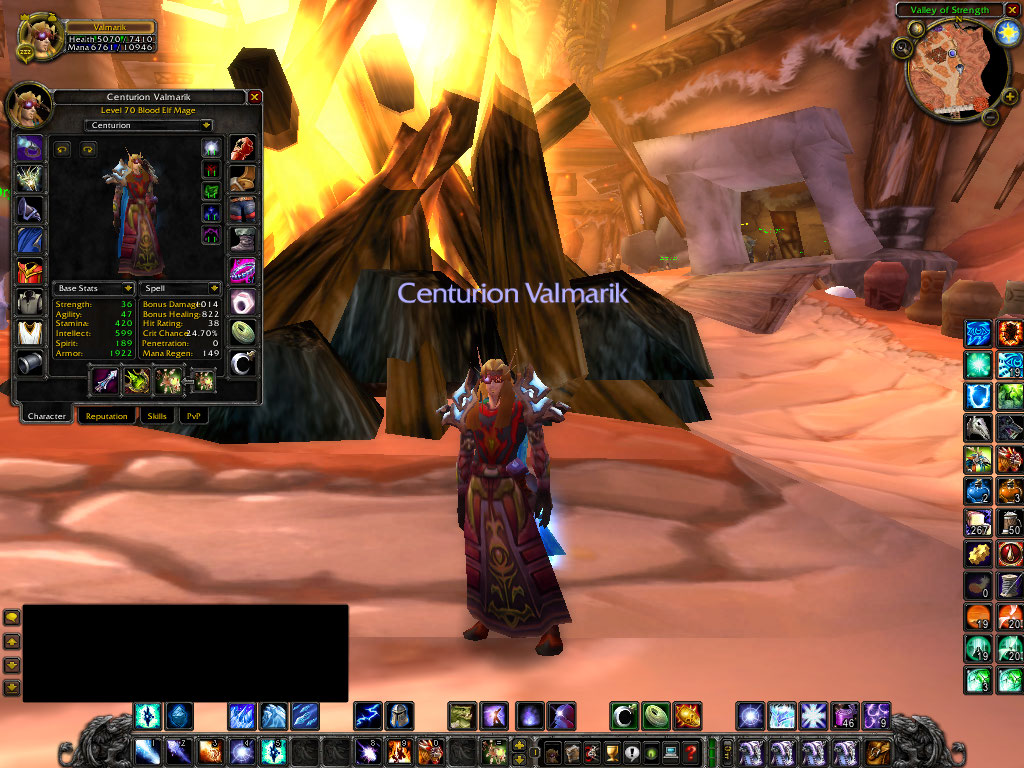Viewport: 1024px width, 768px height.
Task: Open the golden backpack bag
Action: click(879, 752)
